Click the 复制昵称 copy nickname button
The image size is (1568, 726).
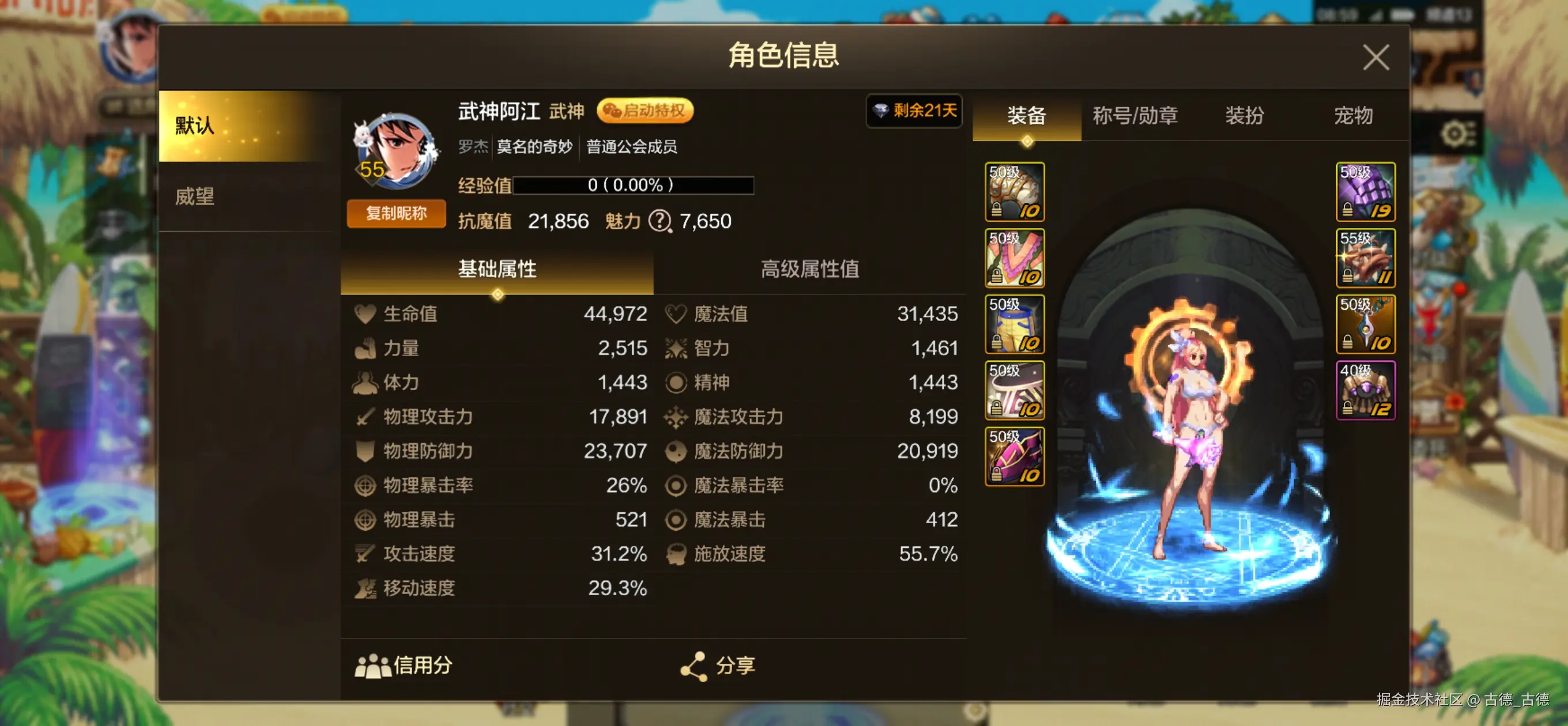pyautogui.click(x=395, y=214)
